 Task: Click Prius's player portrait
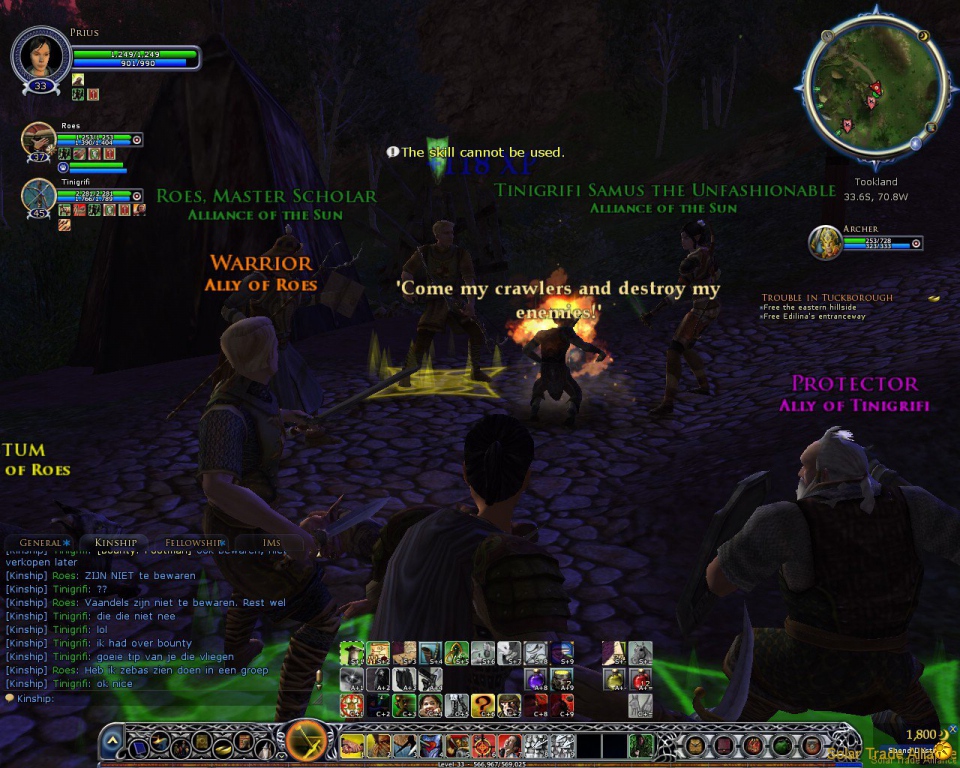tap(41, 57)
